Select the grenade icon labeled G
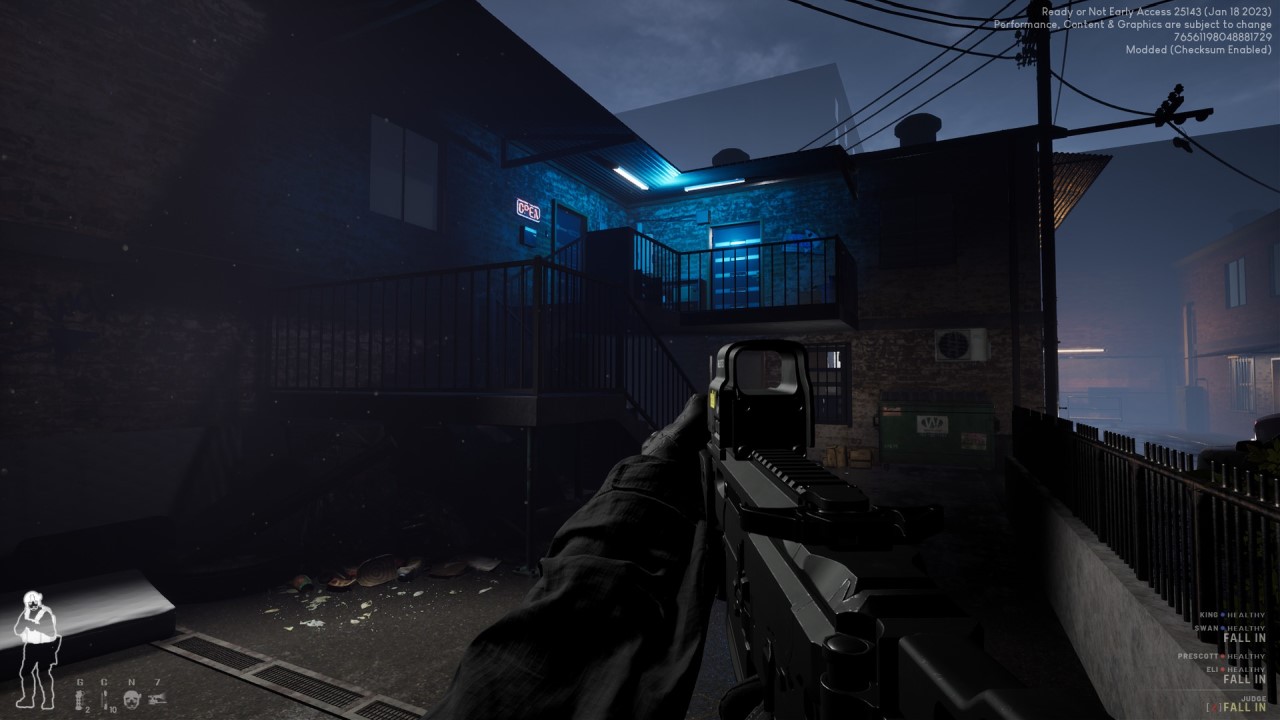1280x720 pixels. pos(79,699)
